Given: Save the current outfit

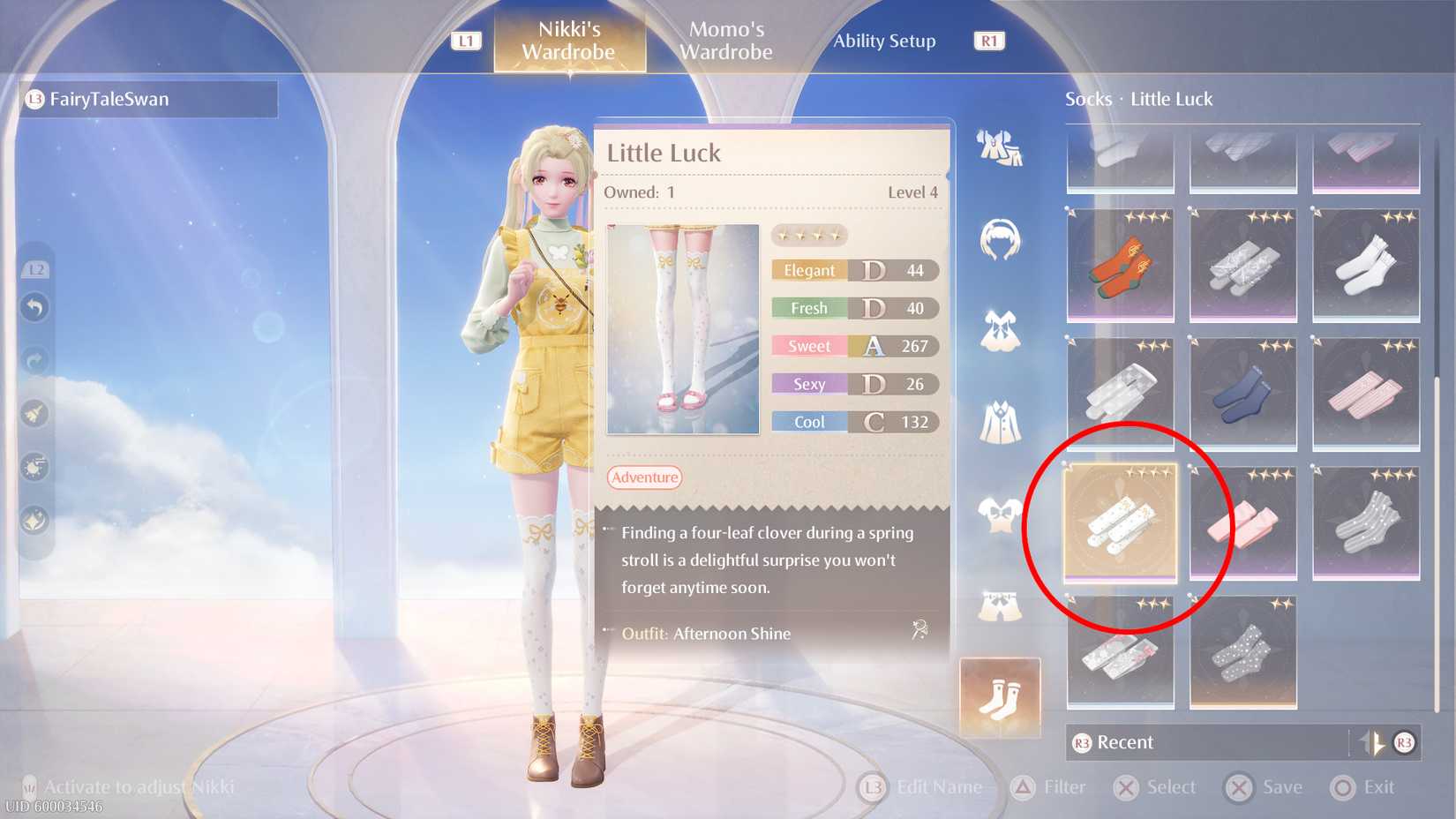Looking at the screenshot, I should pos(1265,786).
